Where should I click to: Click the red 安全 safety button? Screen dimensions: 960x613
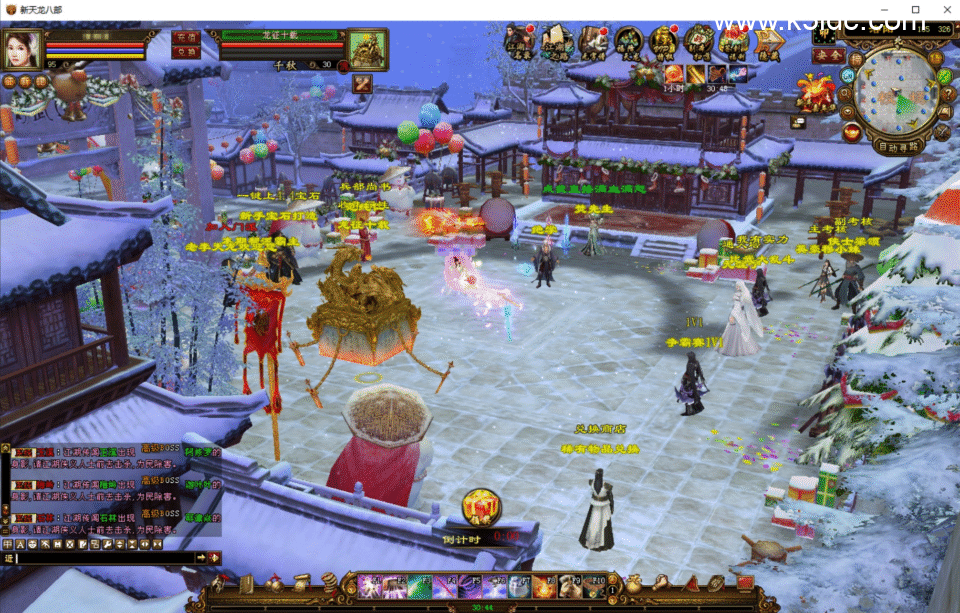[828, 54]
